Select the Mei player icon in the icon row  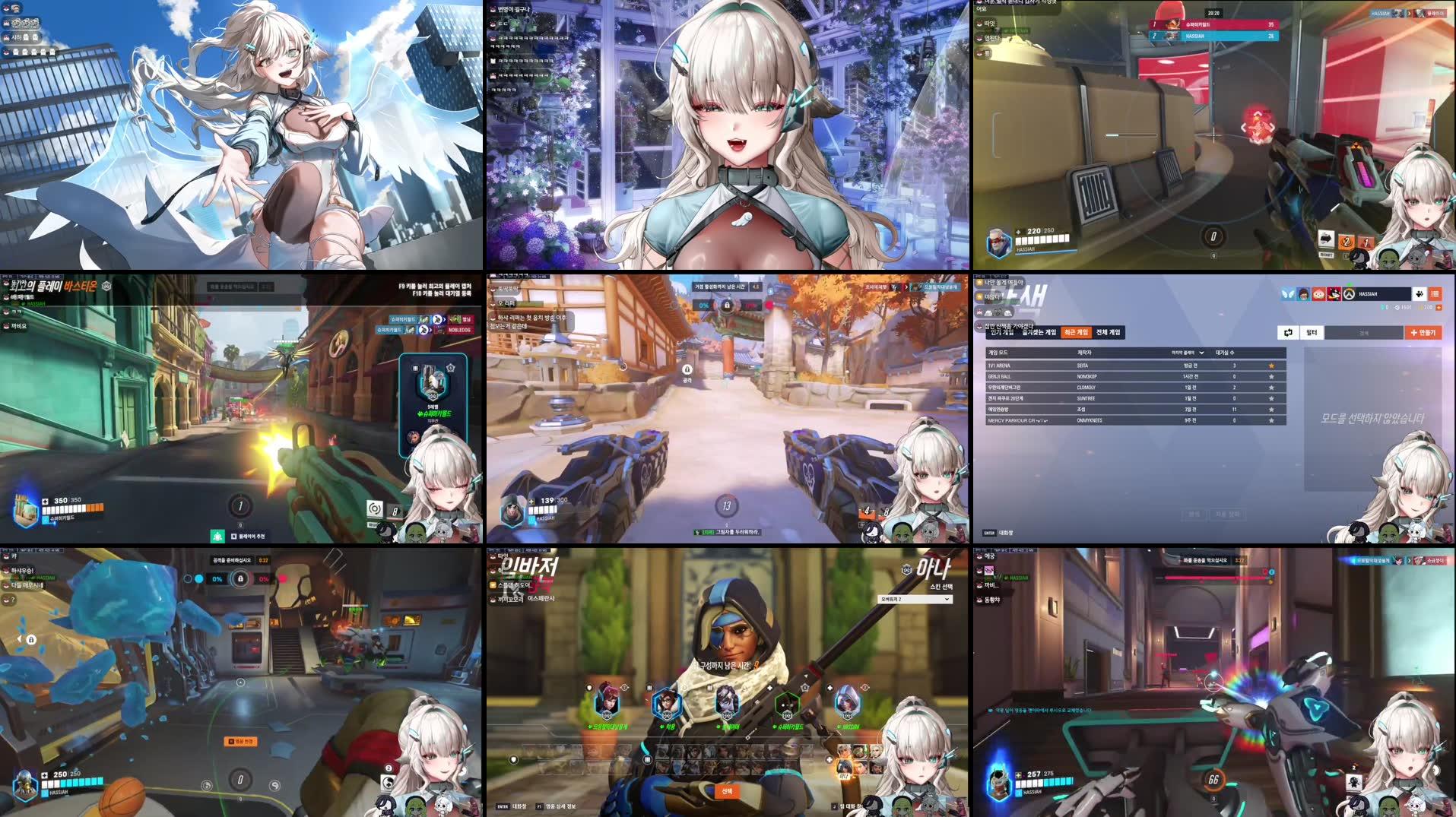click(667, 703)
